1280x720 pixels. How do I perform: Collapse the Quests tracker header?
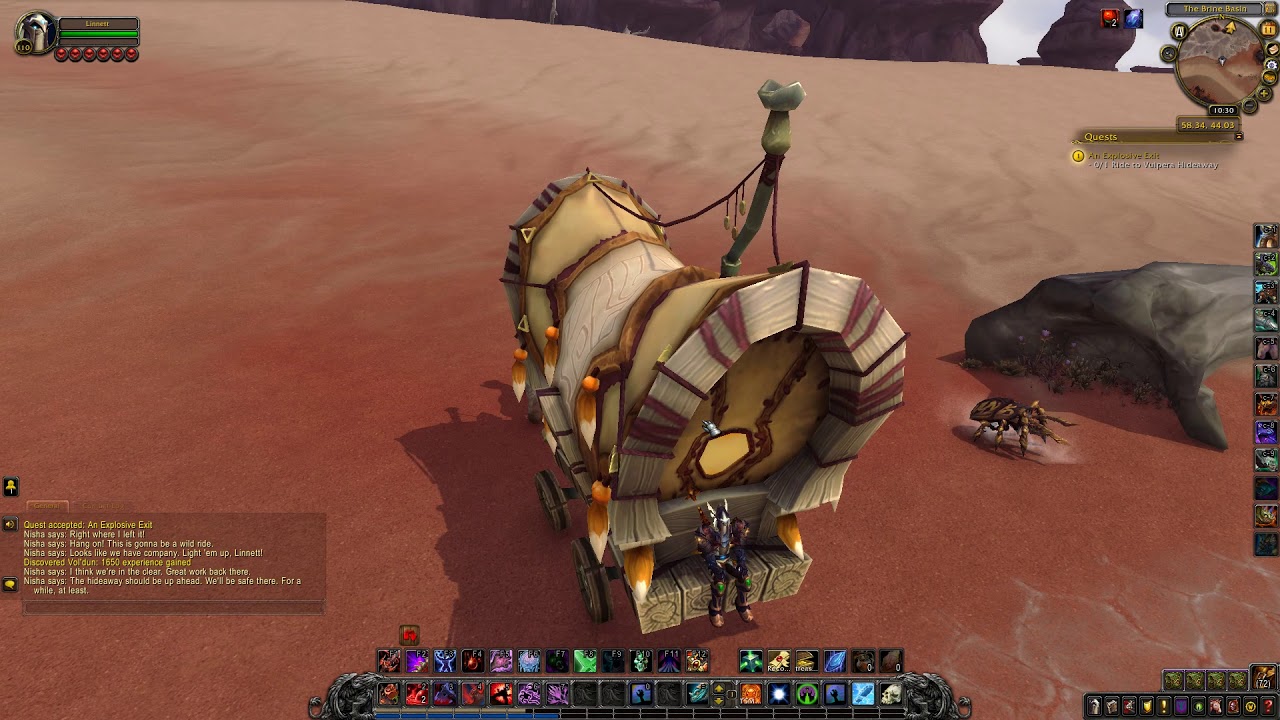click(x=1239, y=137)
